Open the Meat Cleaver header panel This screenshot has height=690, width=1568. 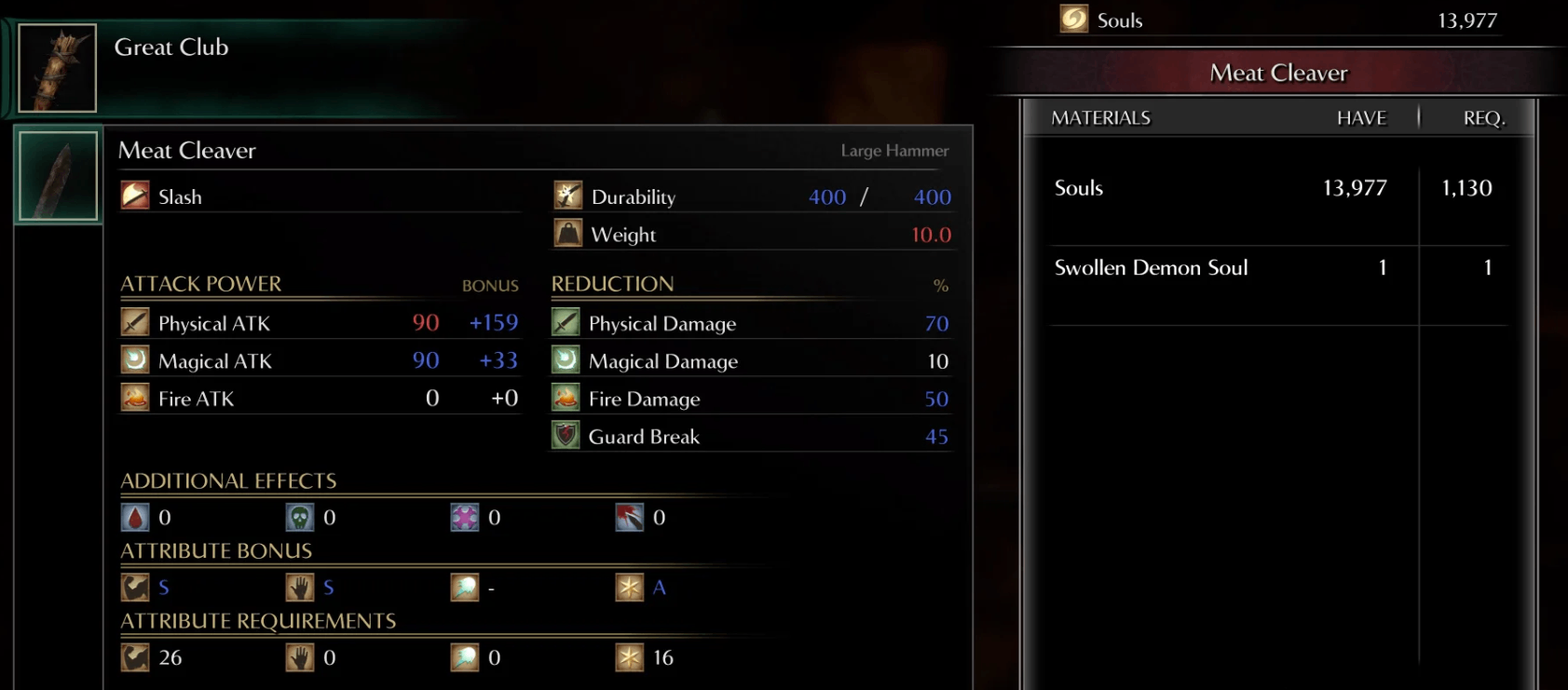(x=1278, y=73)
